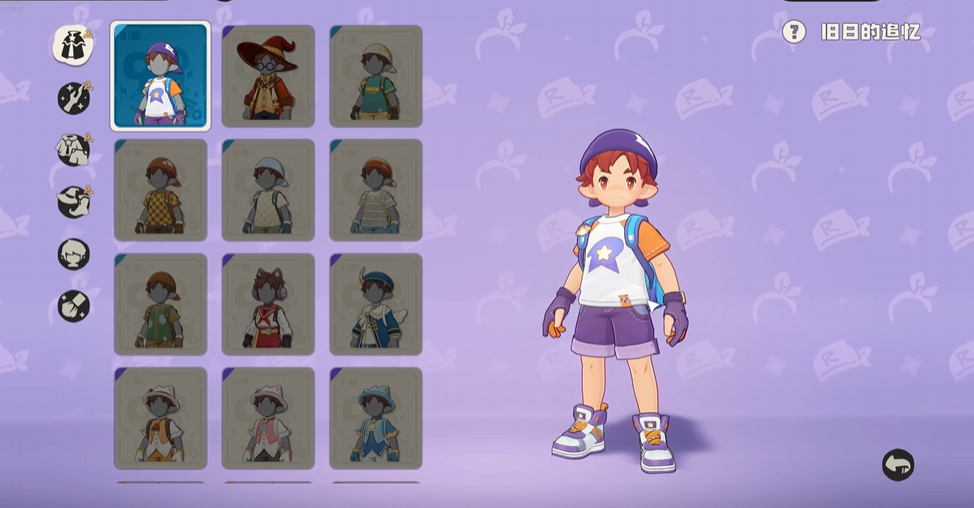
Task: Open the broom category tab
Action: pos(73,305)
